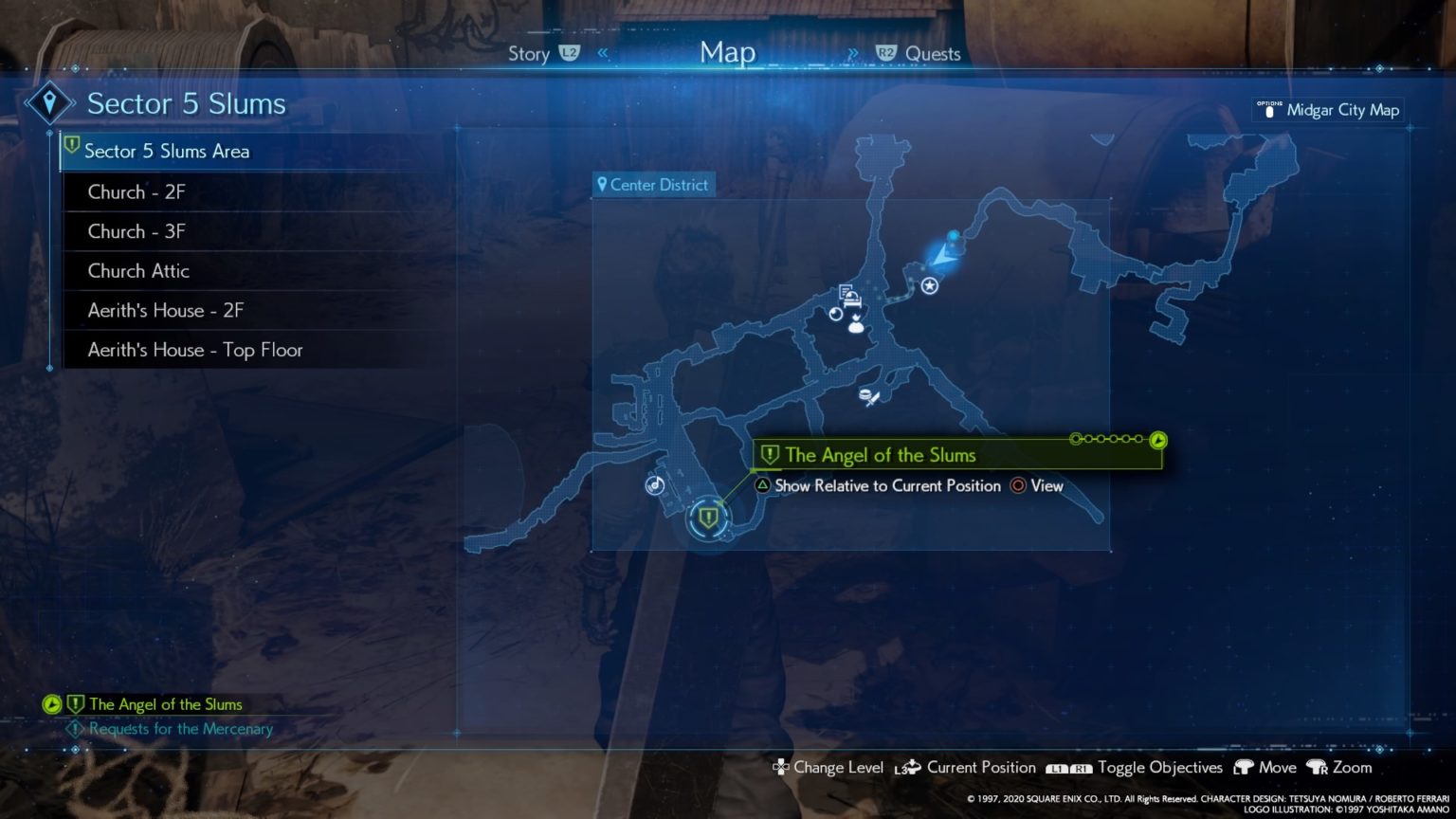The height and width of the screenshot is (819, 1456).
Task: Select the Sector 5 Slums Area entry
Action: click(x=167, y=151)
